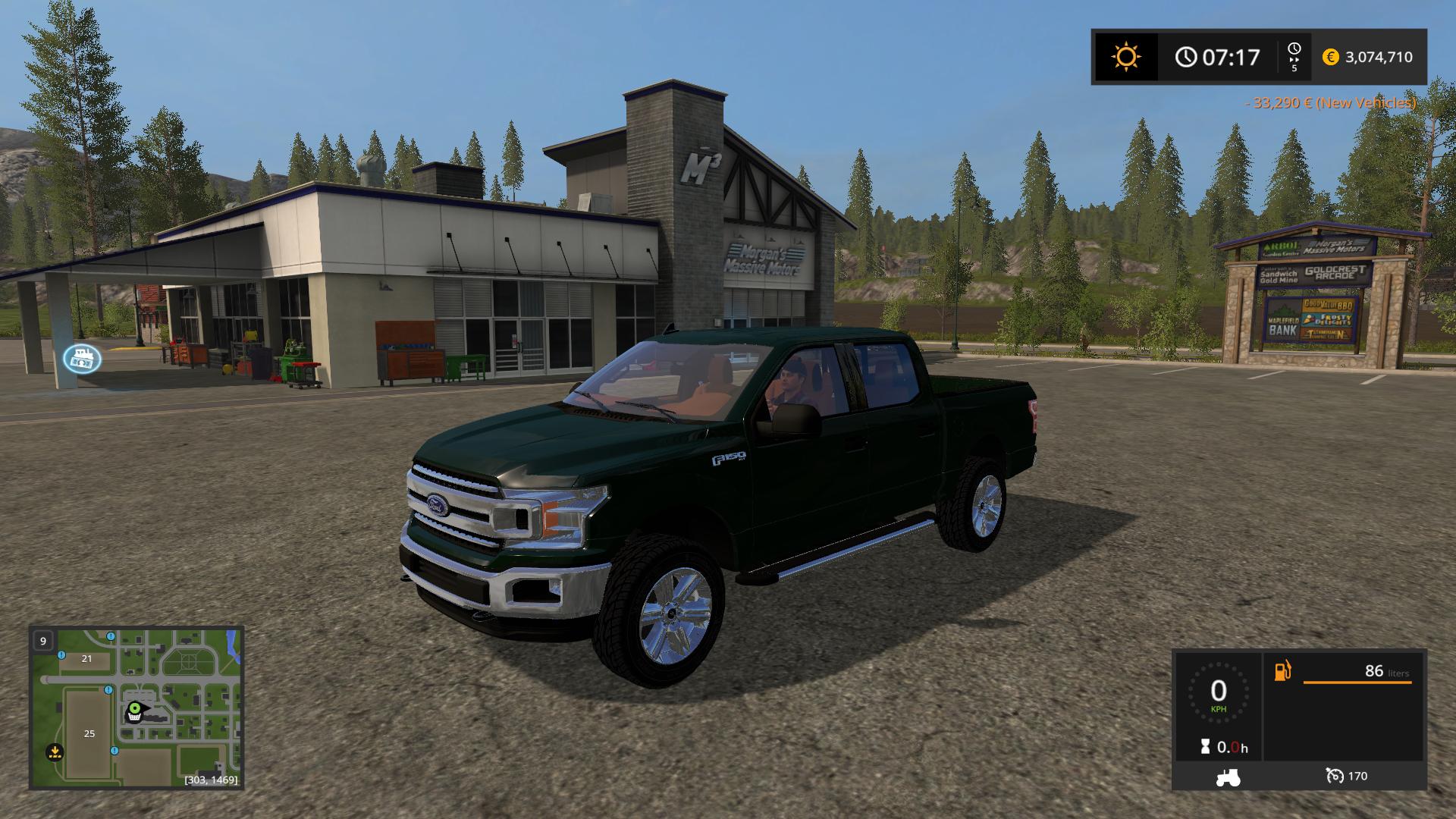The width and height of the screenshot is (1456, 819).
Task: Click the floating shop trigger icon
Action: point(82,359)
